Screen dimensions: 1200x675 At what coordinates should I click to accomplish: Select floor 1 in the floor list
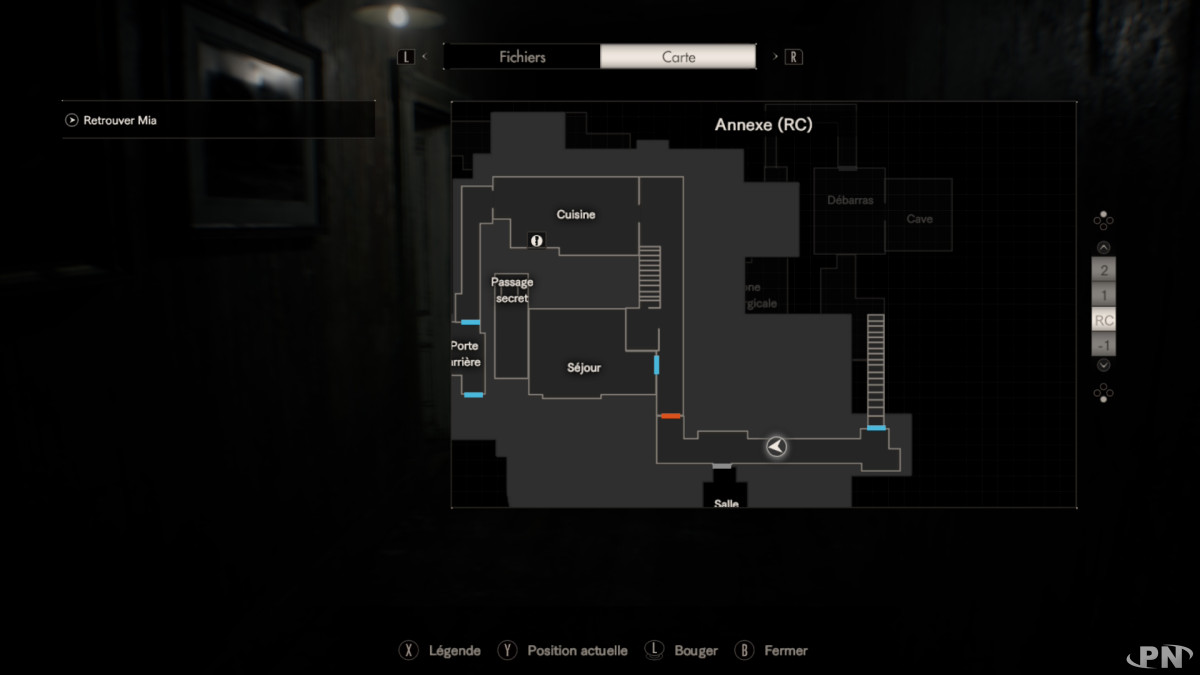(x=1103, y=295)
